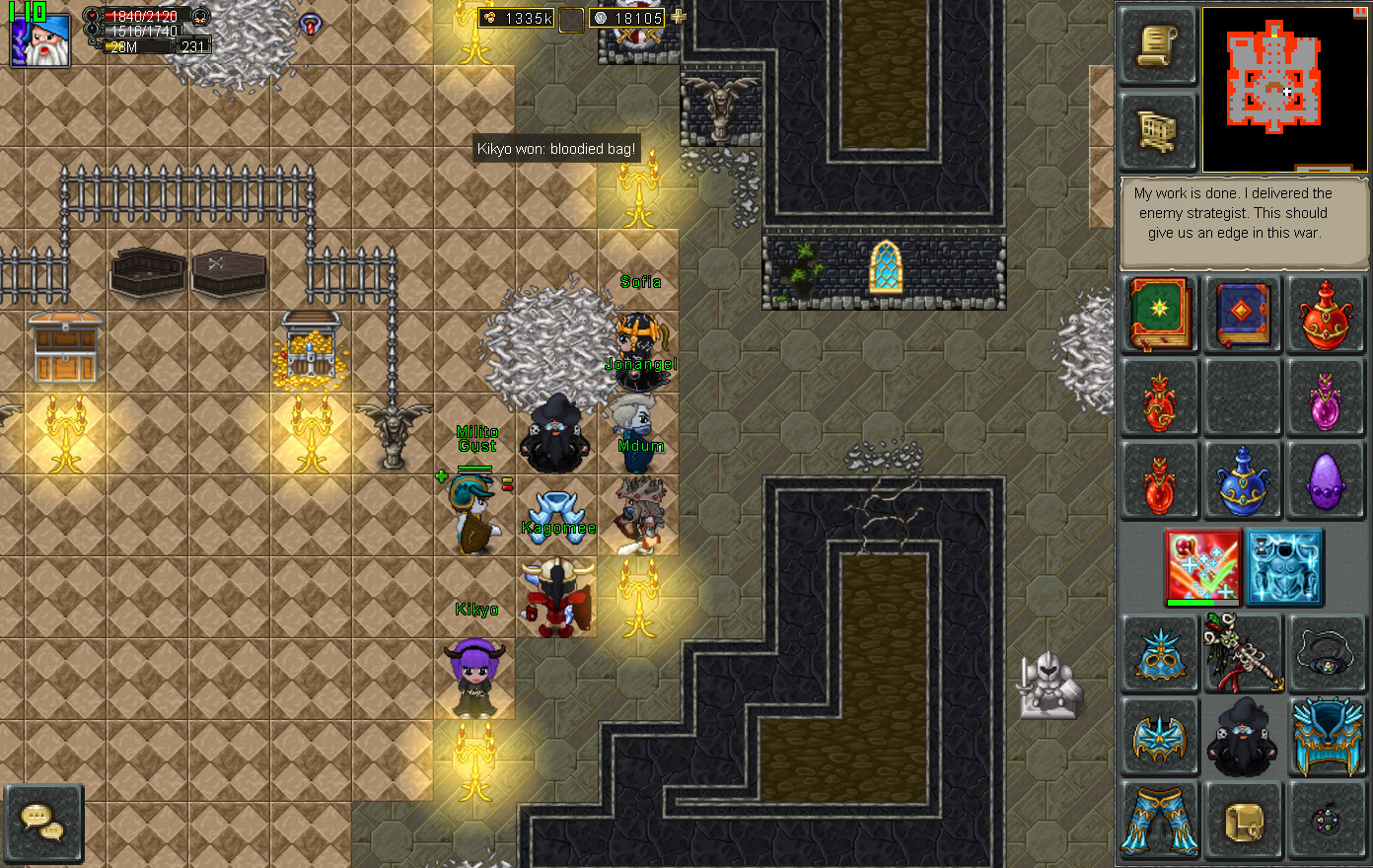Use the large red round potion
1373x868 pixels.
(1327, 315)
